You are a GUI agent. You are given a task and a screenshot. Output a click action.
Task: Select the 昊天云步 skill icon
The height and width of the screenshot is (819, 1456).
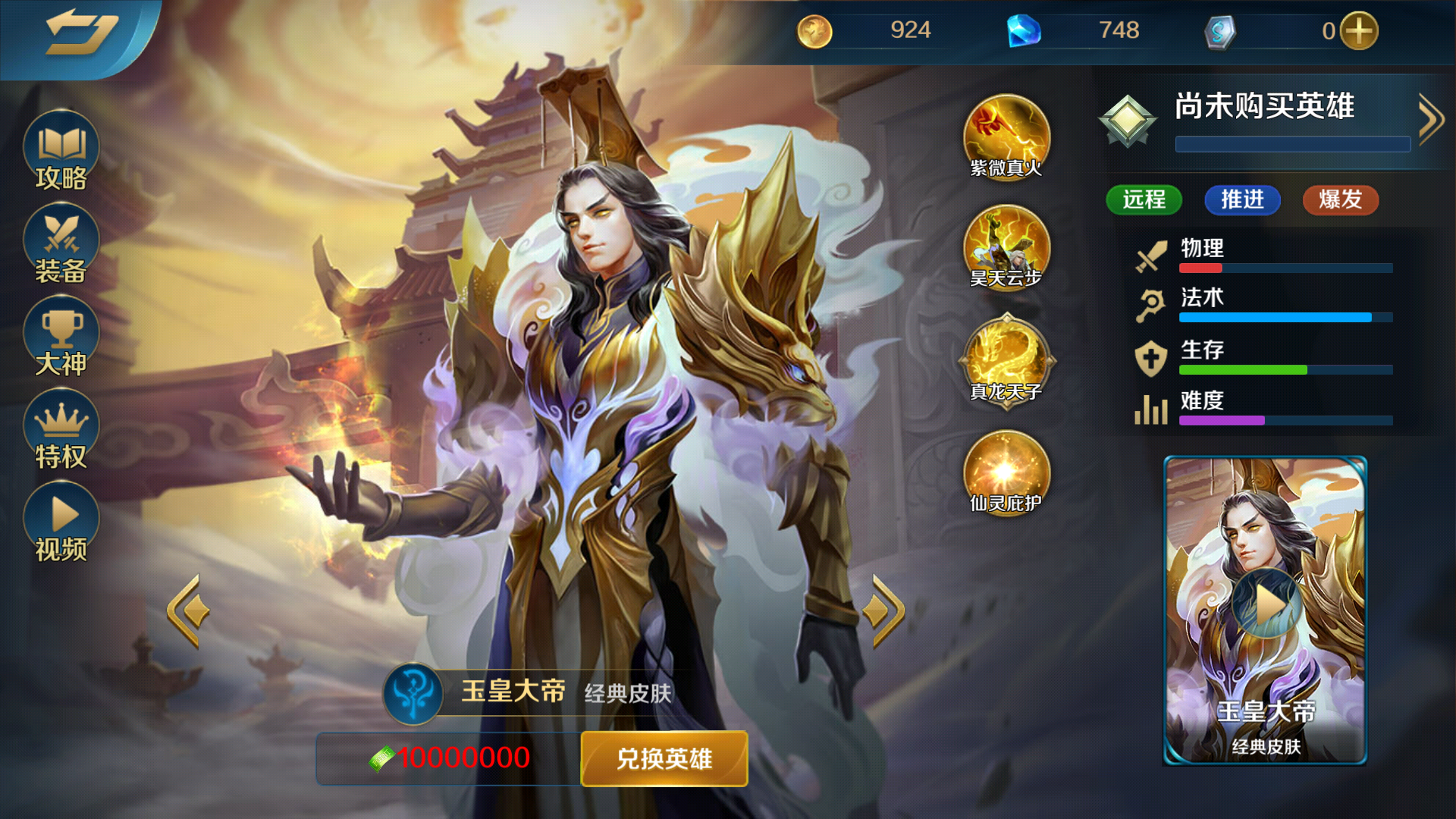coord(1006,247)
